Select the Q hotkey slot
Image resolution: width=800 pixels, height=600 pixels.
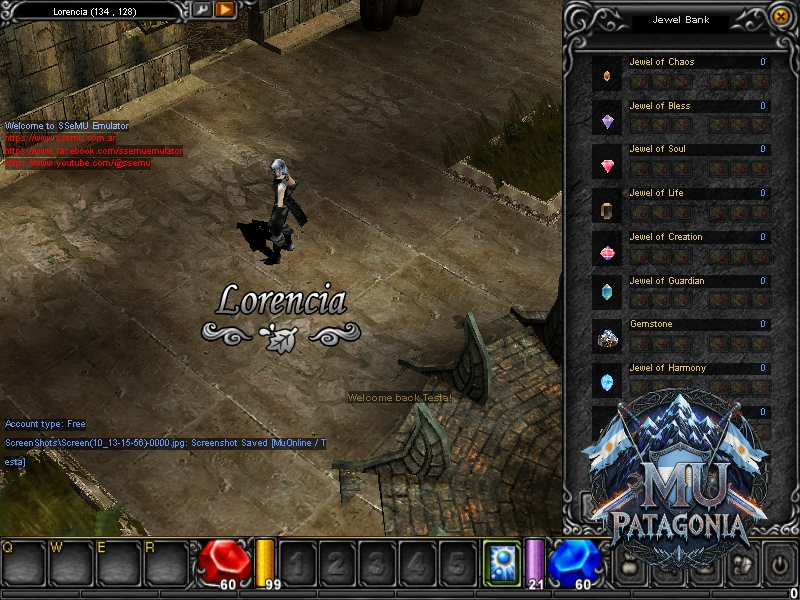click(x=25, y=564)
